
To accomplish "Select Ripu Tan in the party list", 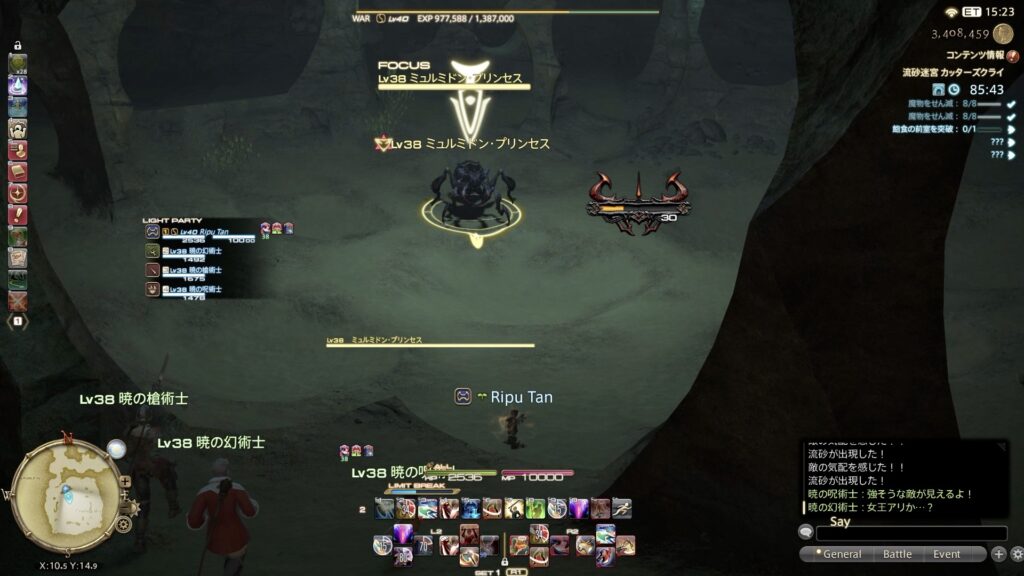I will click(200, 233).
